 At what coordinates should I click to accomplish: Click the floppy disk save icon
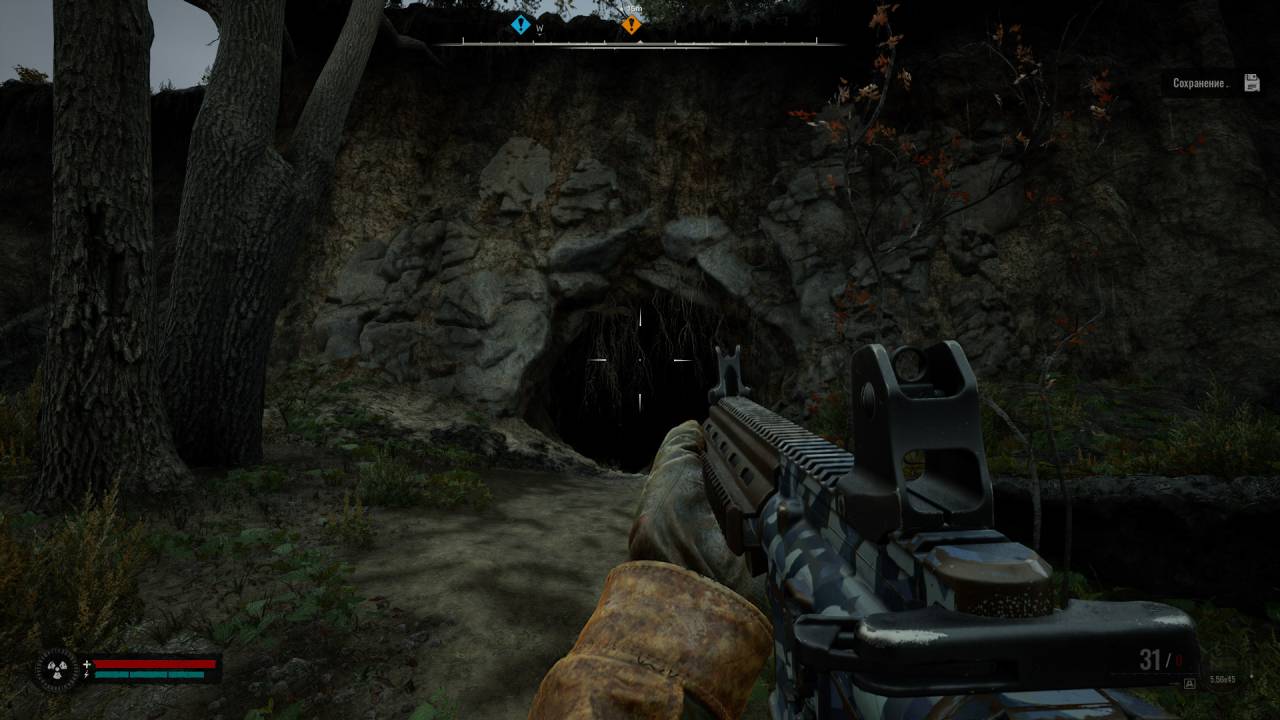(1251, 83)
